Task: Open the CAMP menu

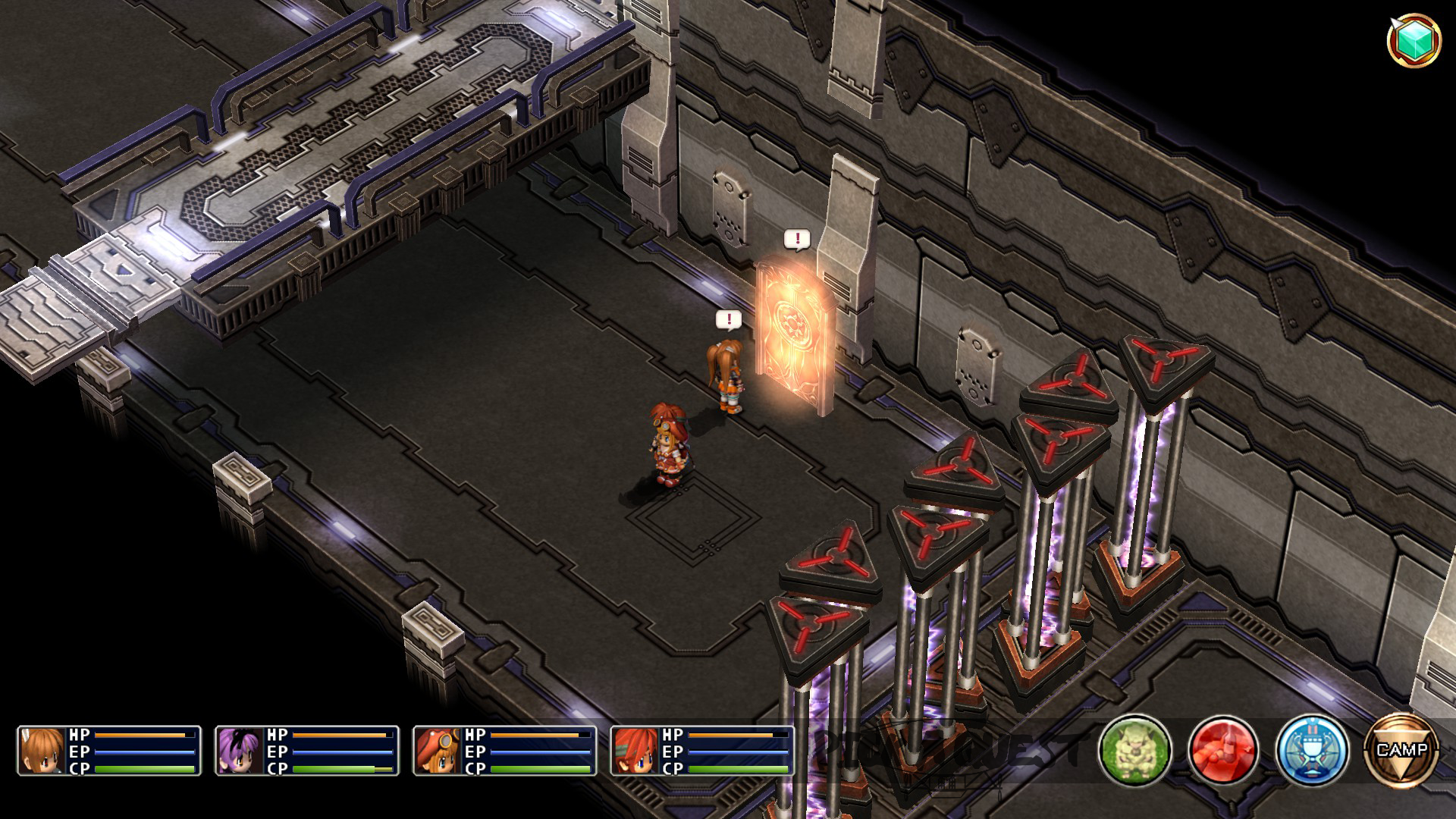Action: click(1401, 750)
